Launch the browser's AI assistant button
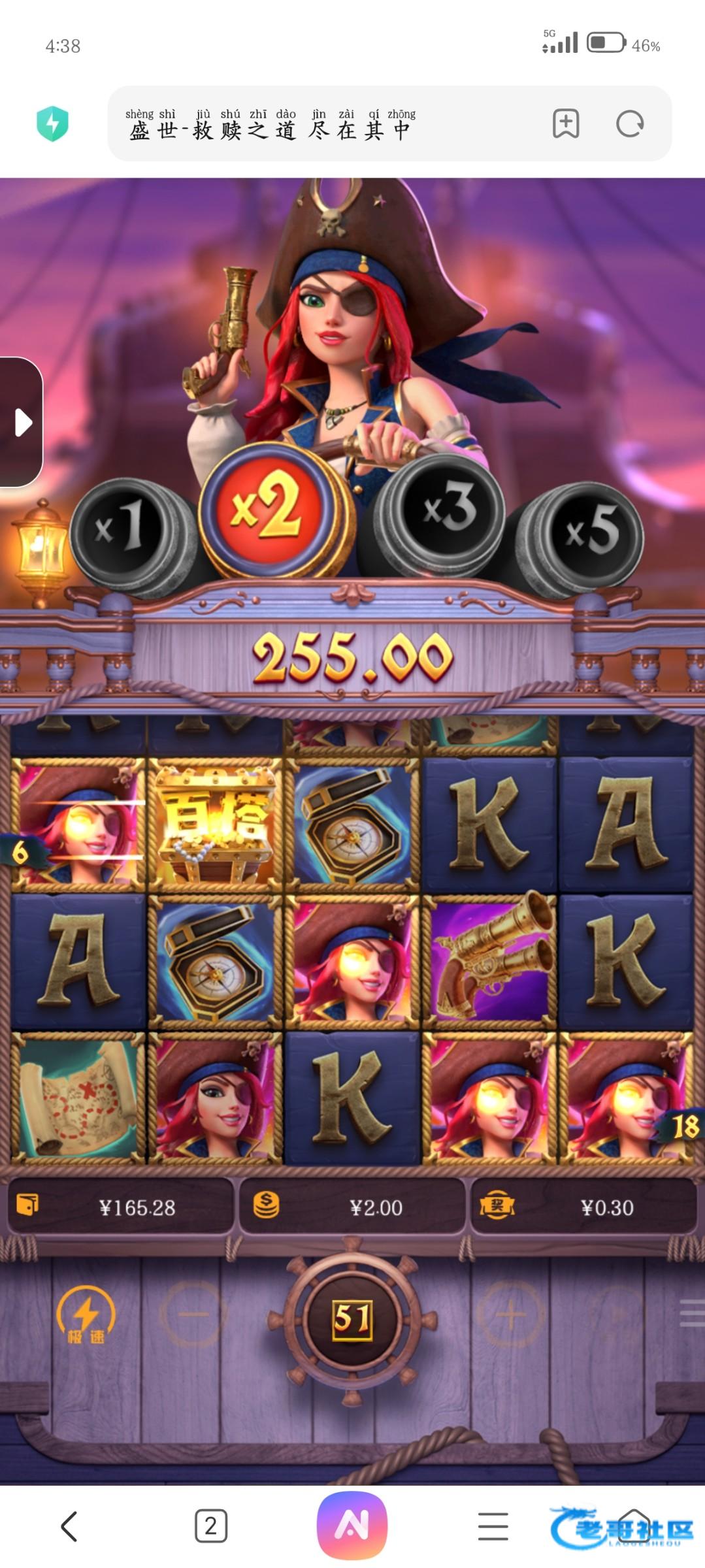The width and height of the screenshot is (705, 1568). pos(352,1525)
